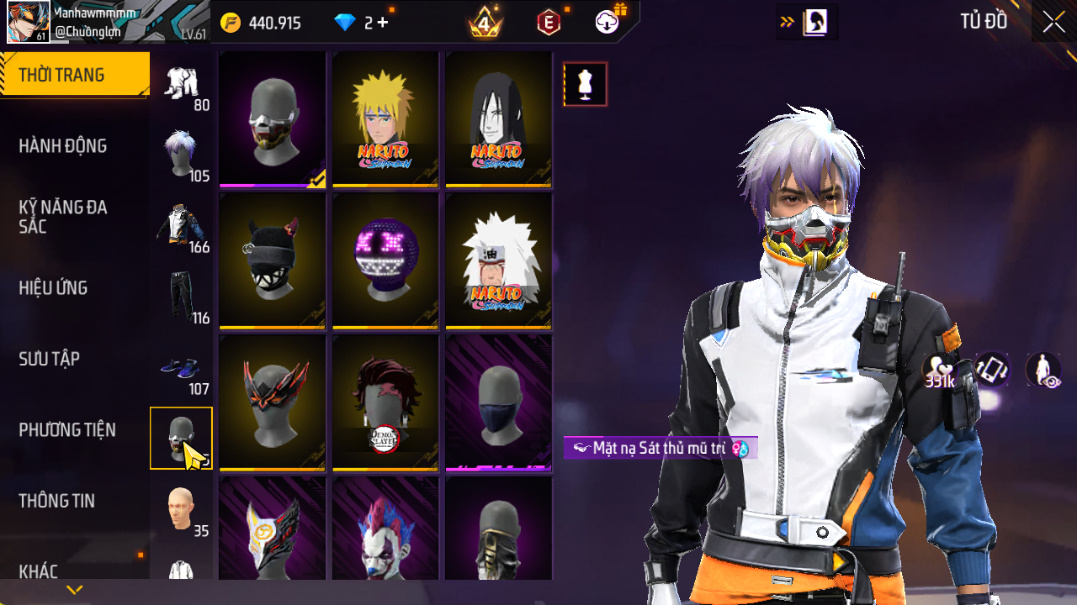The width and height of the screenshot is (1077, 605).
Task: Add diamonds with the plus button
Action: coord(382,22)
